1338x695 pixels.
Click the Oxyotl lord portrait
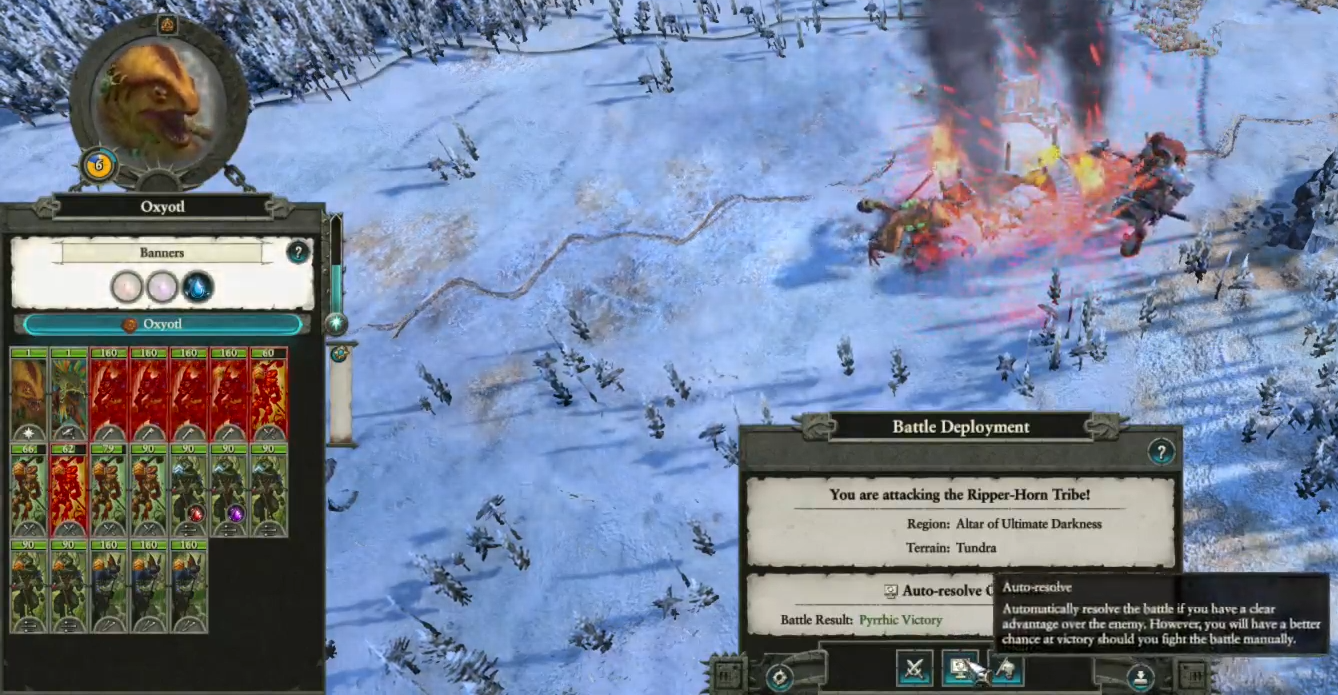point(159,101)
